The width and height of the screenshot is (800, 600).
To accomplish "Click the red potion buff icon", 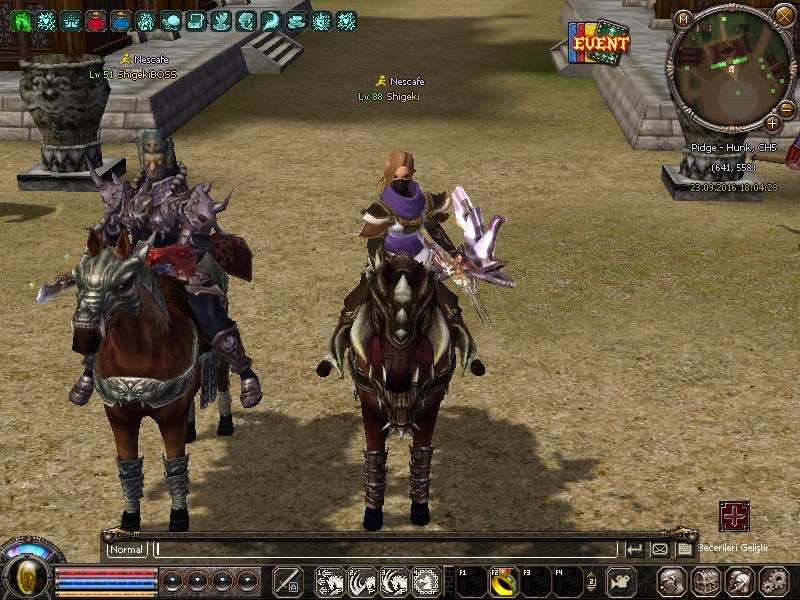I will 96,21.
